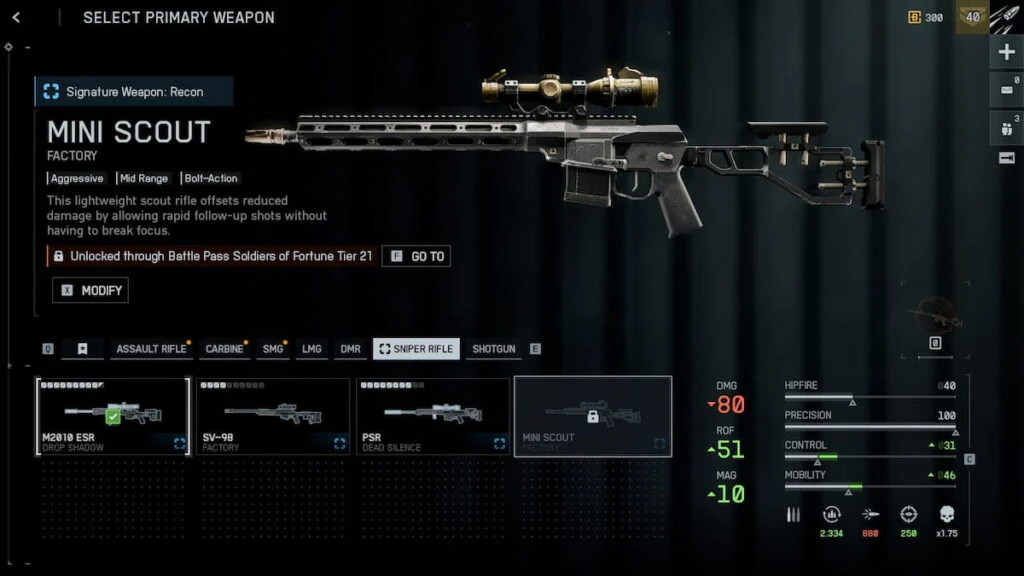Click the plus icon in the sidebar
Screen dimensions: 1024x576
click(x=1006, y=52)
